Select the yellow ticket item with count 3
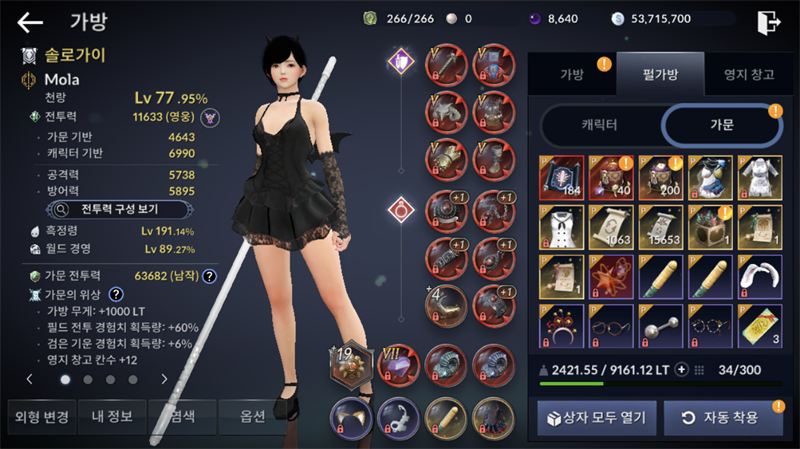Image resolution: width=800 pixels, height=449 pixels. tap(759, 325)
